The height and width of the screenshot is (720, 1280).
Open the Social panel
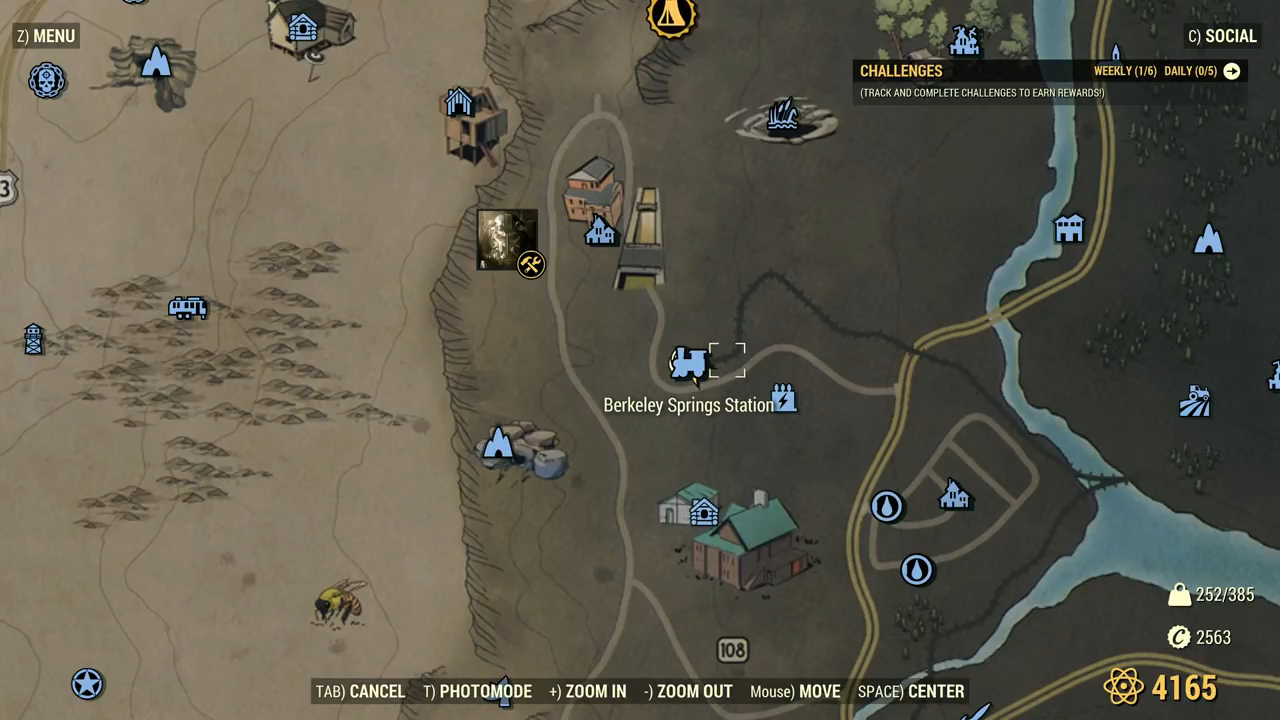(x=1221, y=37)
